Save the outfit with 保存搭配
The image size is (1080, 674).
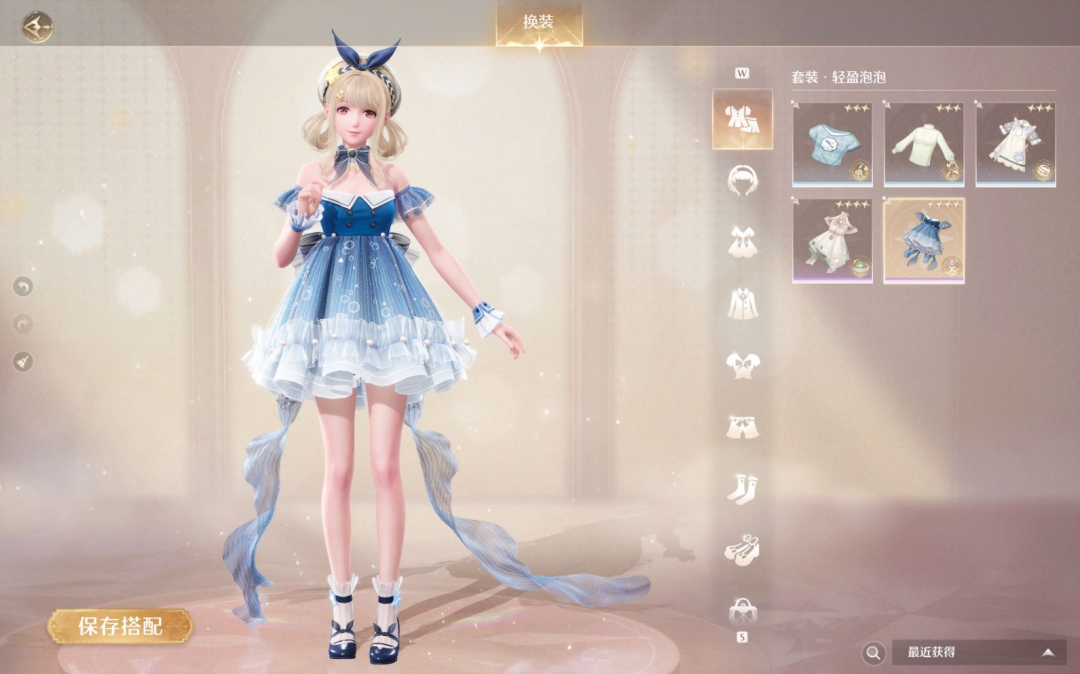click(x=120, y=627)
